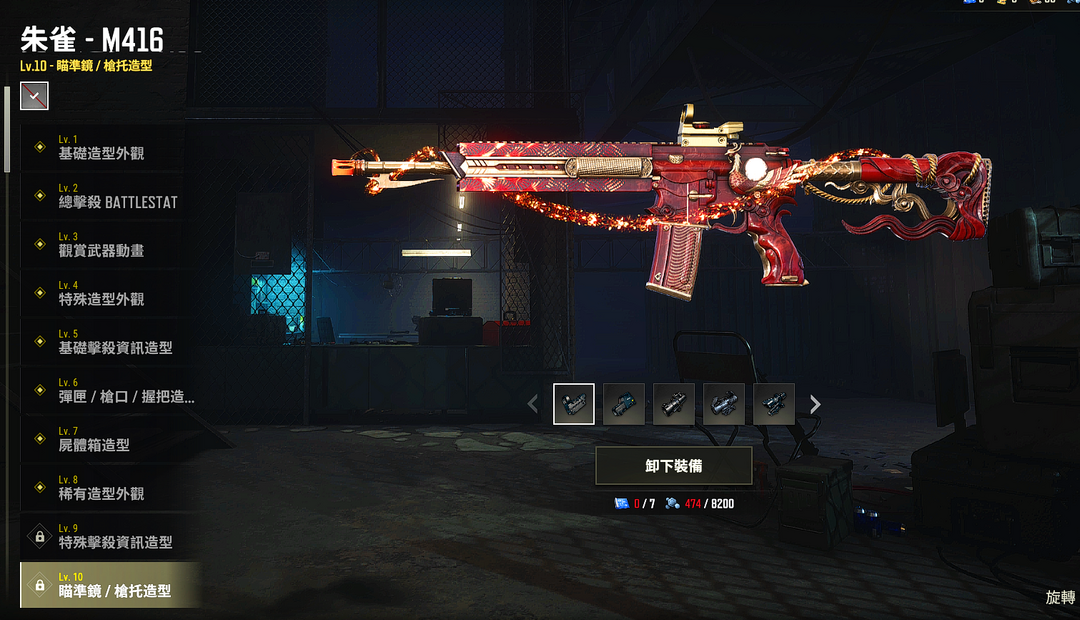This screenshot has height=620, width=1080.
Task: Show previous scope thumbnails with left arrow
Action: tap(533, 404)
